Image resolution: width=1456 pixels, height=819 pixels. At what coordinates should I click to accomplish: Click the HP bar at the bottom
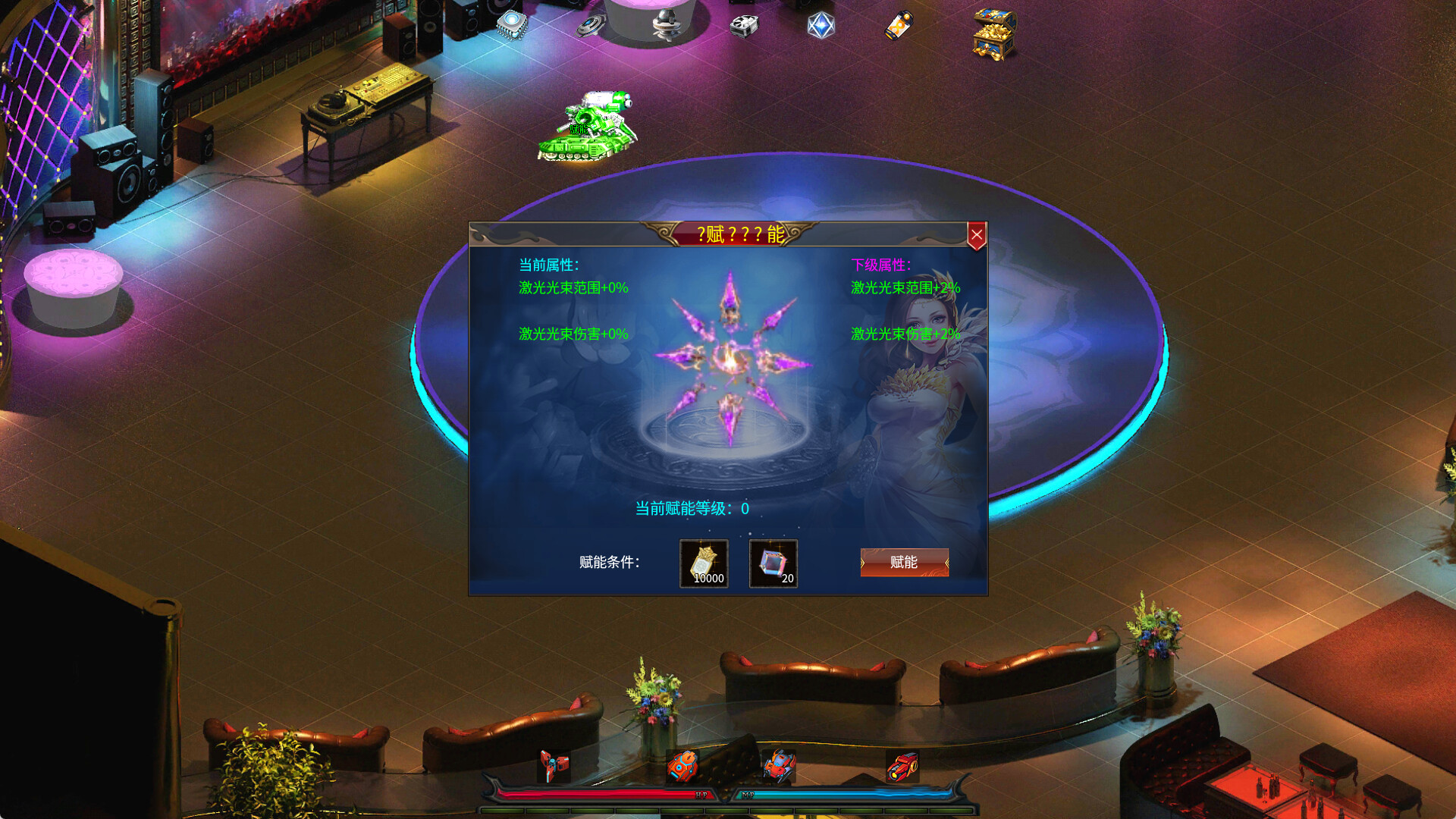[x=607, y=795]
